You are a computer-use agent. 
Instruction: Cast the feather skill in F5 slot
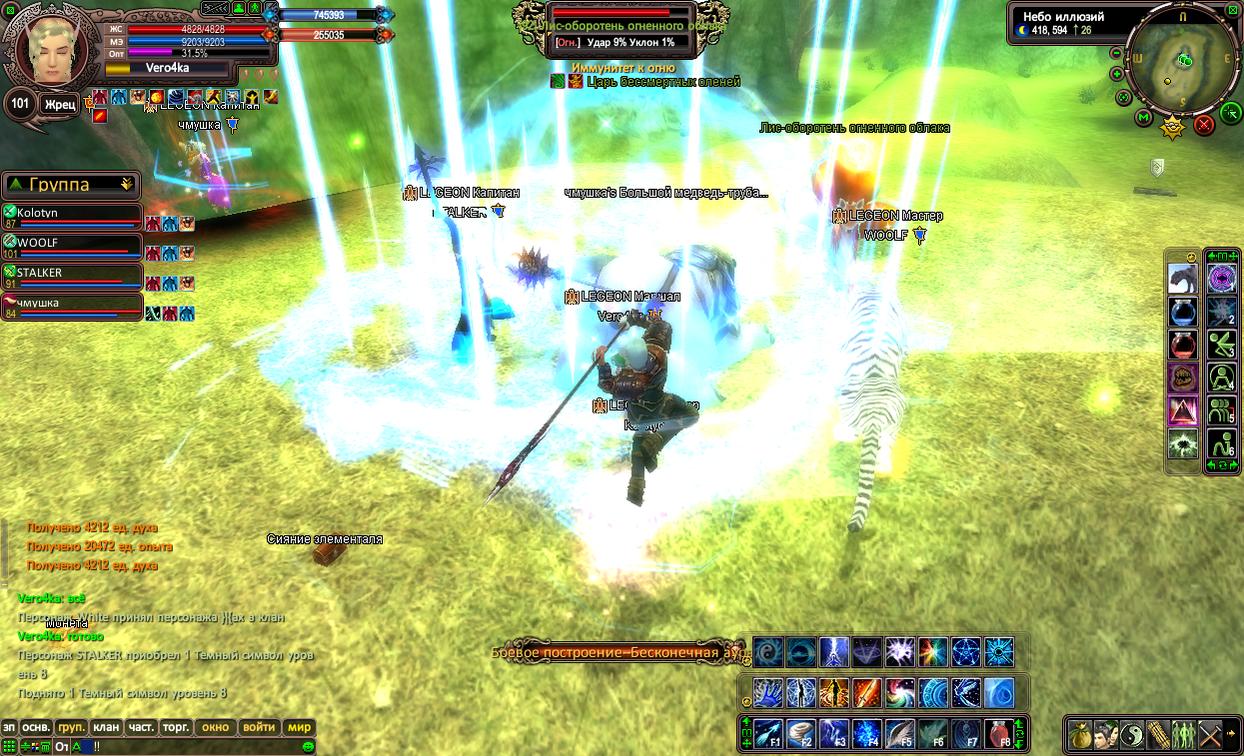pyautogui.click(x=900, y=733)
